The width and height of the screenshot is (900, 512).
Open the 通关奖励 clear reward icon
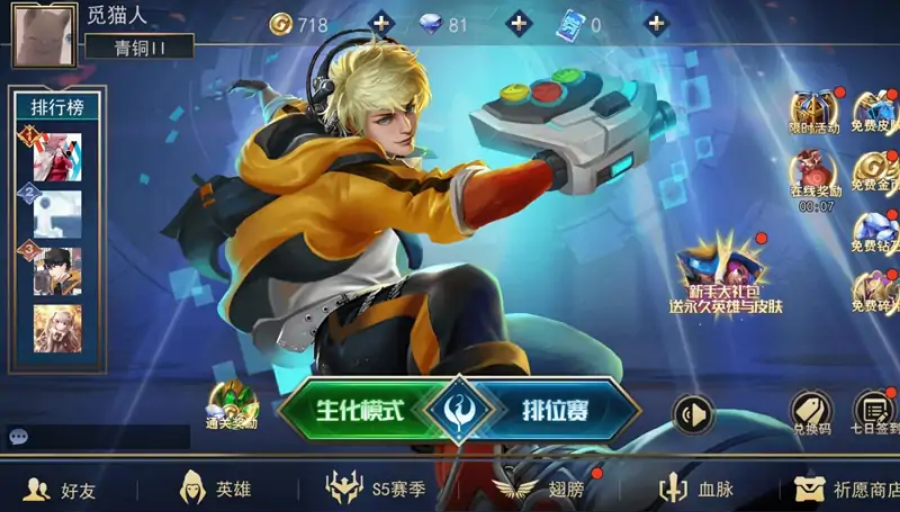tap(232, 404)
